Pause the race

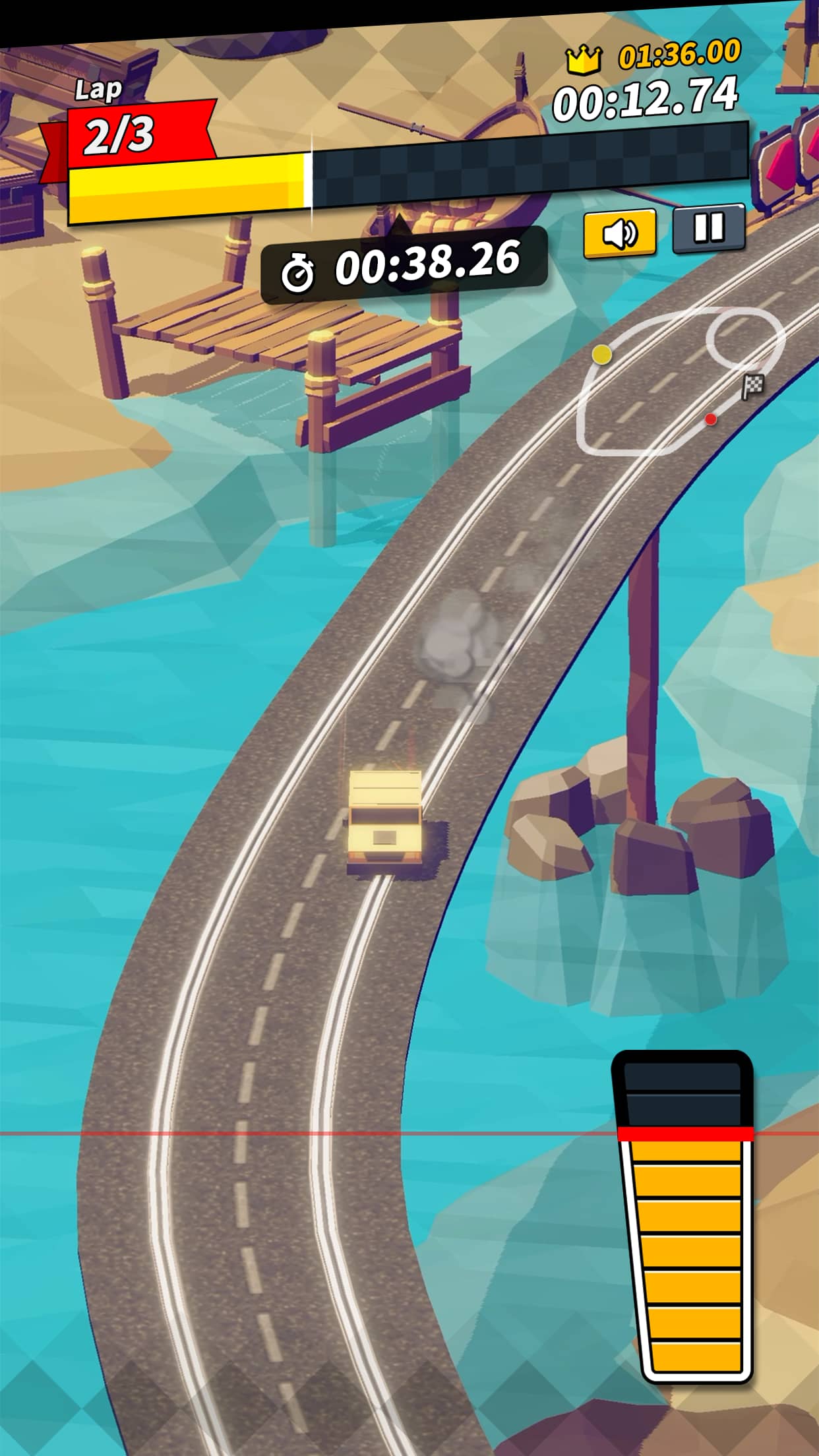[709, 228]
